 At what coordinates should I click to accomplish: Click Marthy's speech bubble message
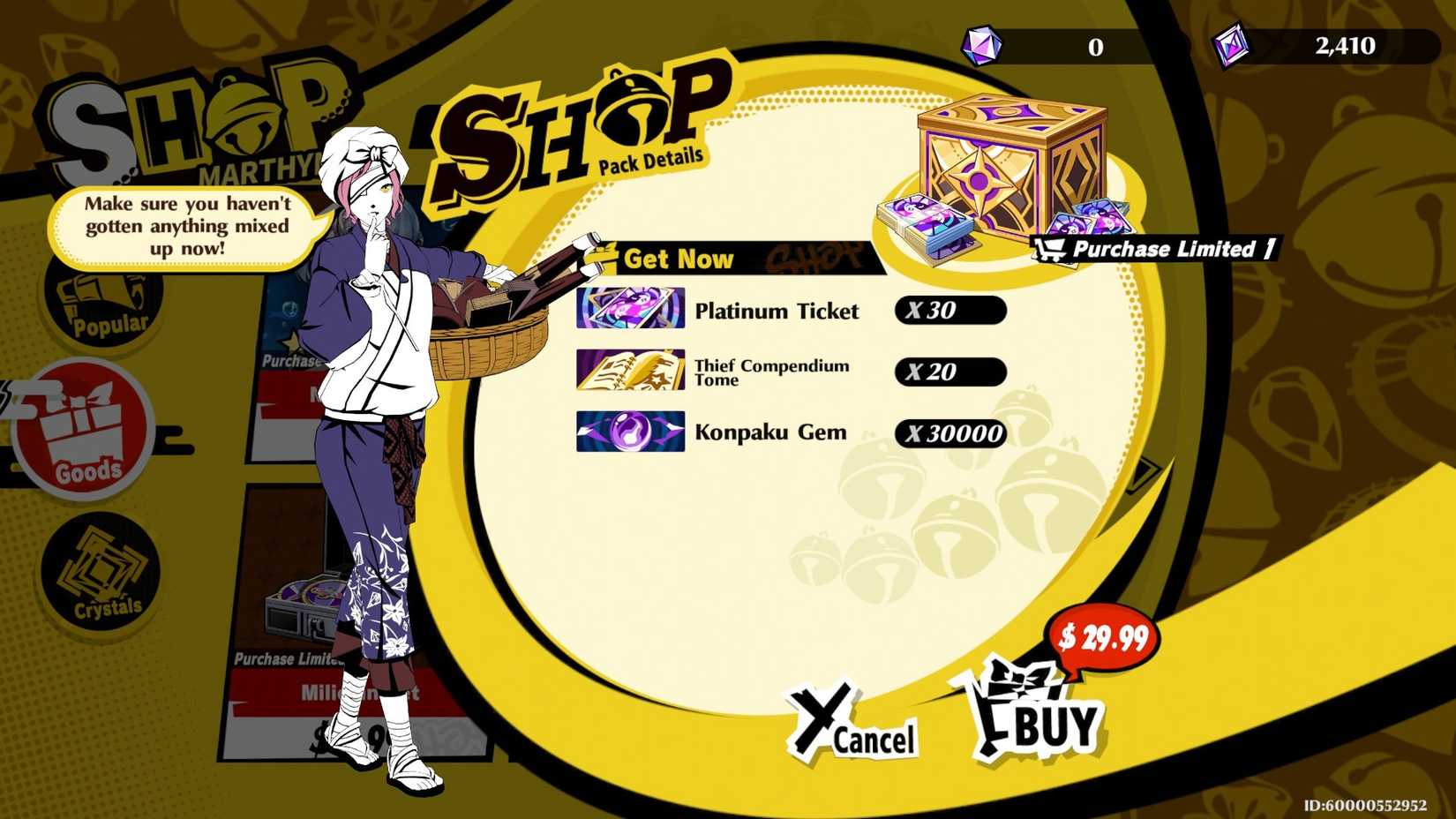[x=184, y=226]
